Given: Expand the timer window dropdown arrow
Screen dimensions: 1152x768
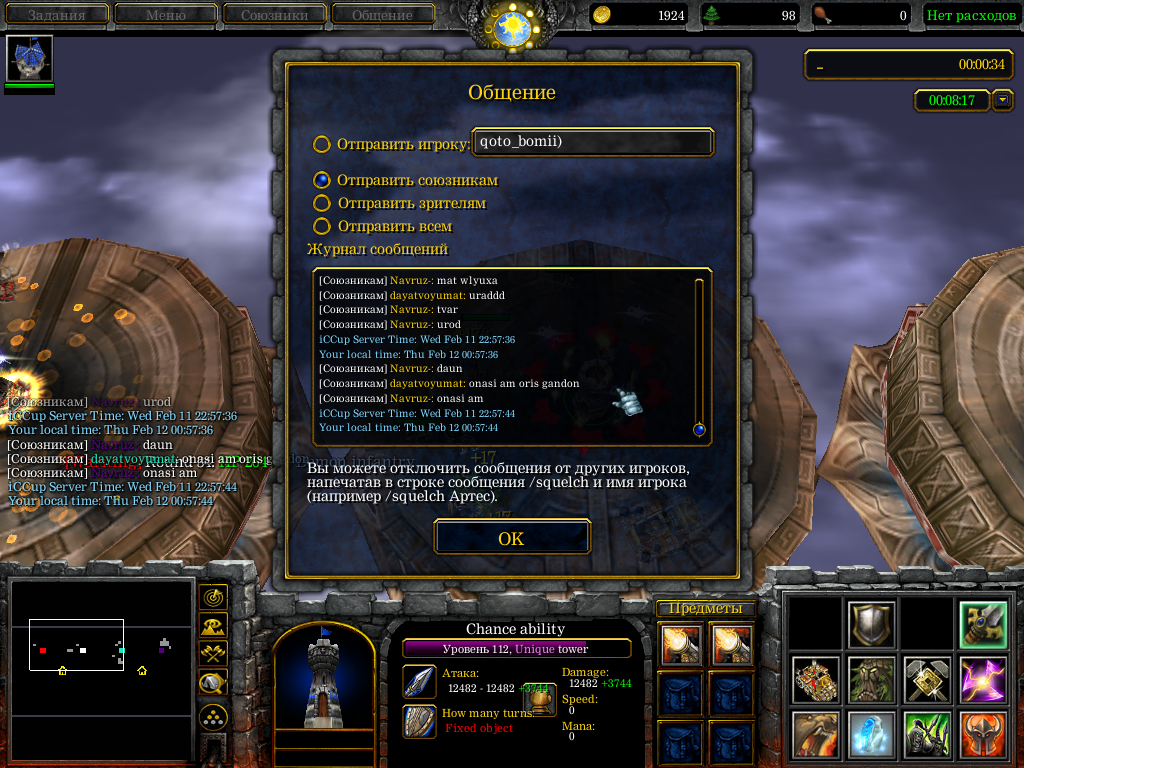Looking at the screenshot, I should (1002, 100).
